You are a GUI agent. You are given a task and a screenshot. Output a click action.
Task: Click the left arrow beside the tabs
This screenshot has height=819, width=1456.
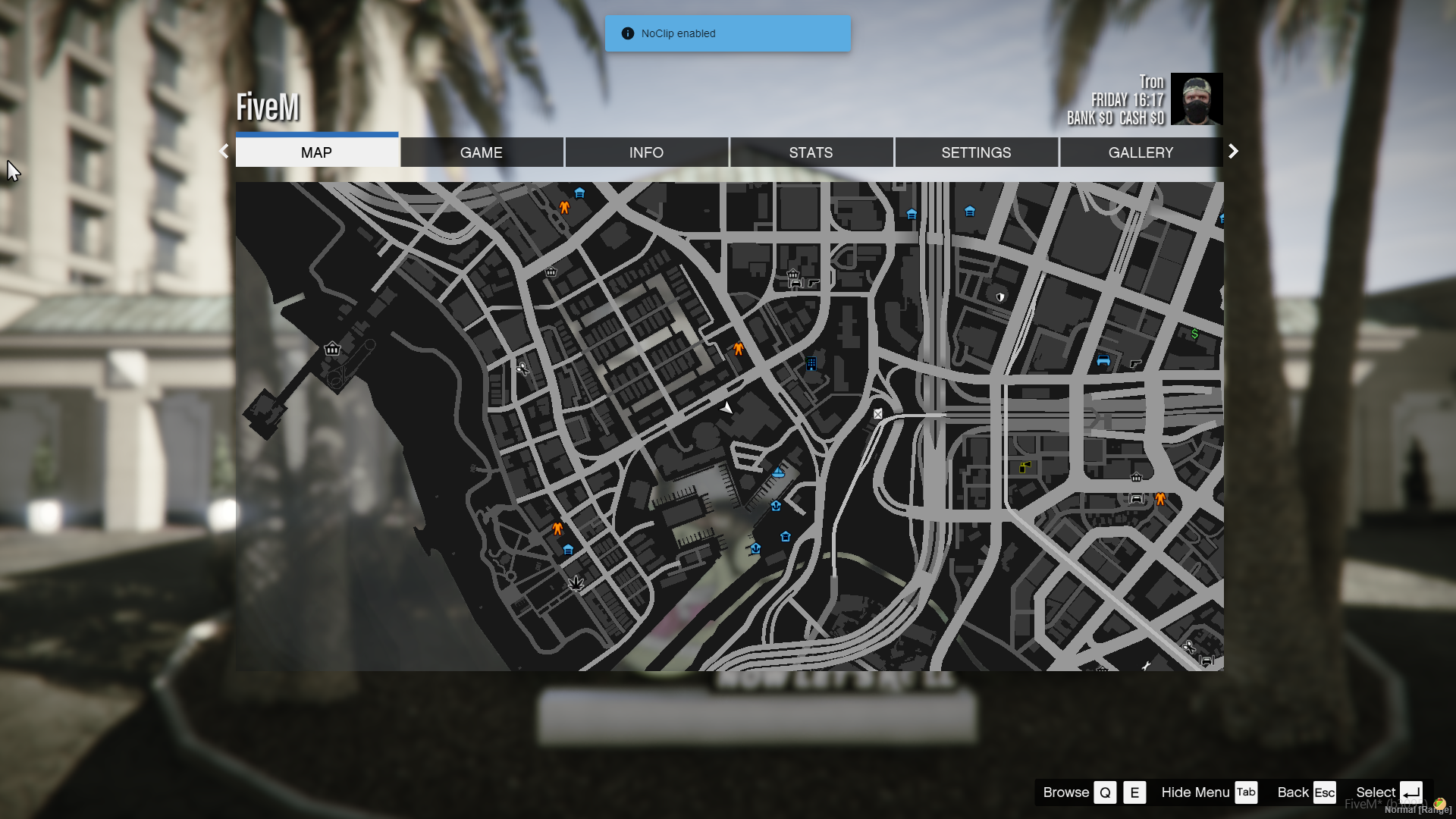224,151
